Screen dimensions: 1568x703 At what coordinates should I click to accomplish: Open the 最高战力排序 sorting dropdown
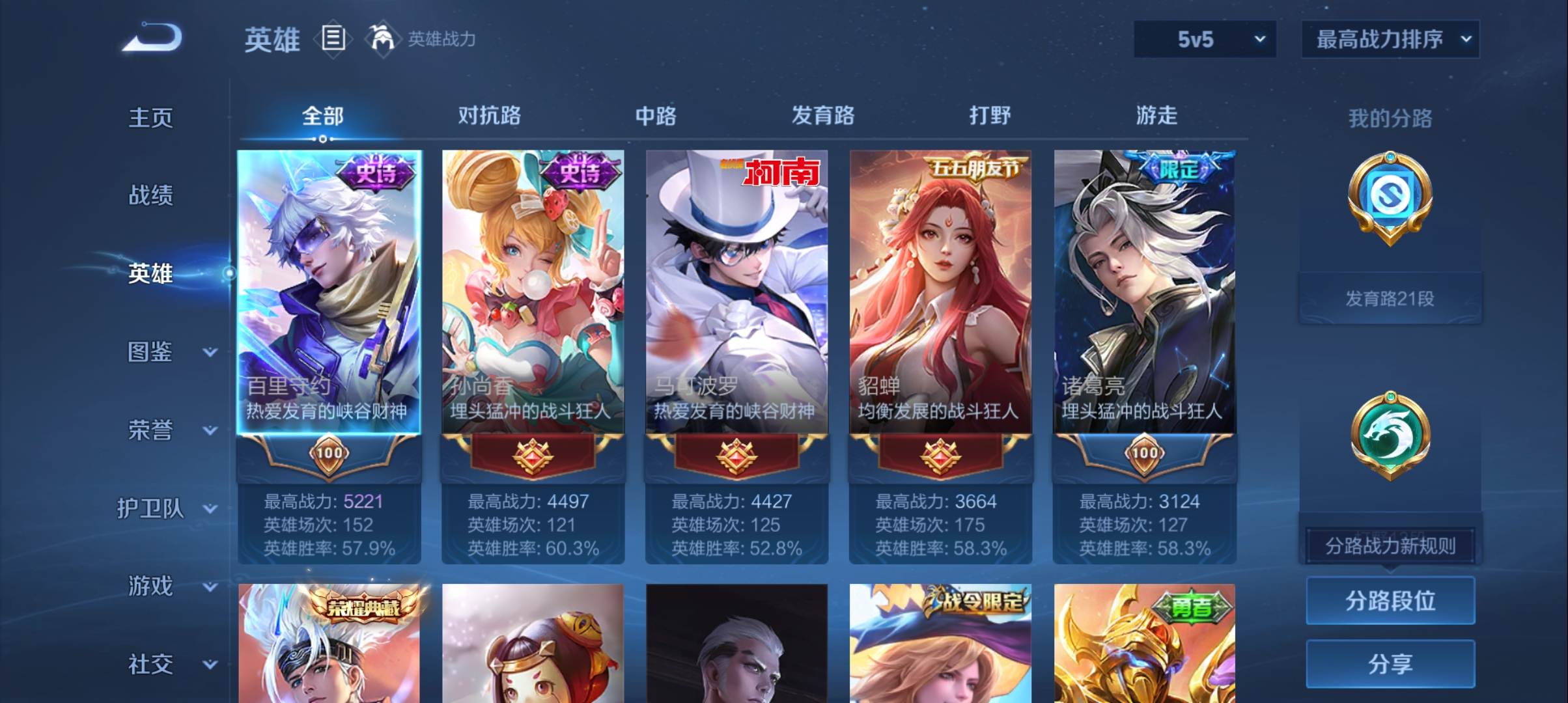(x=1390, y=39)
